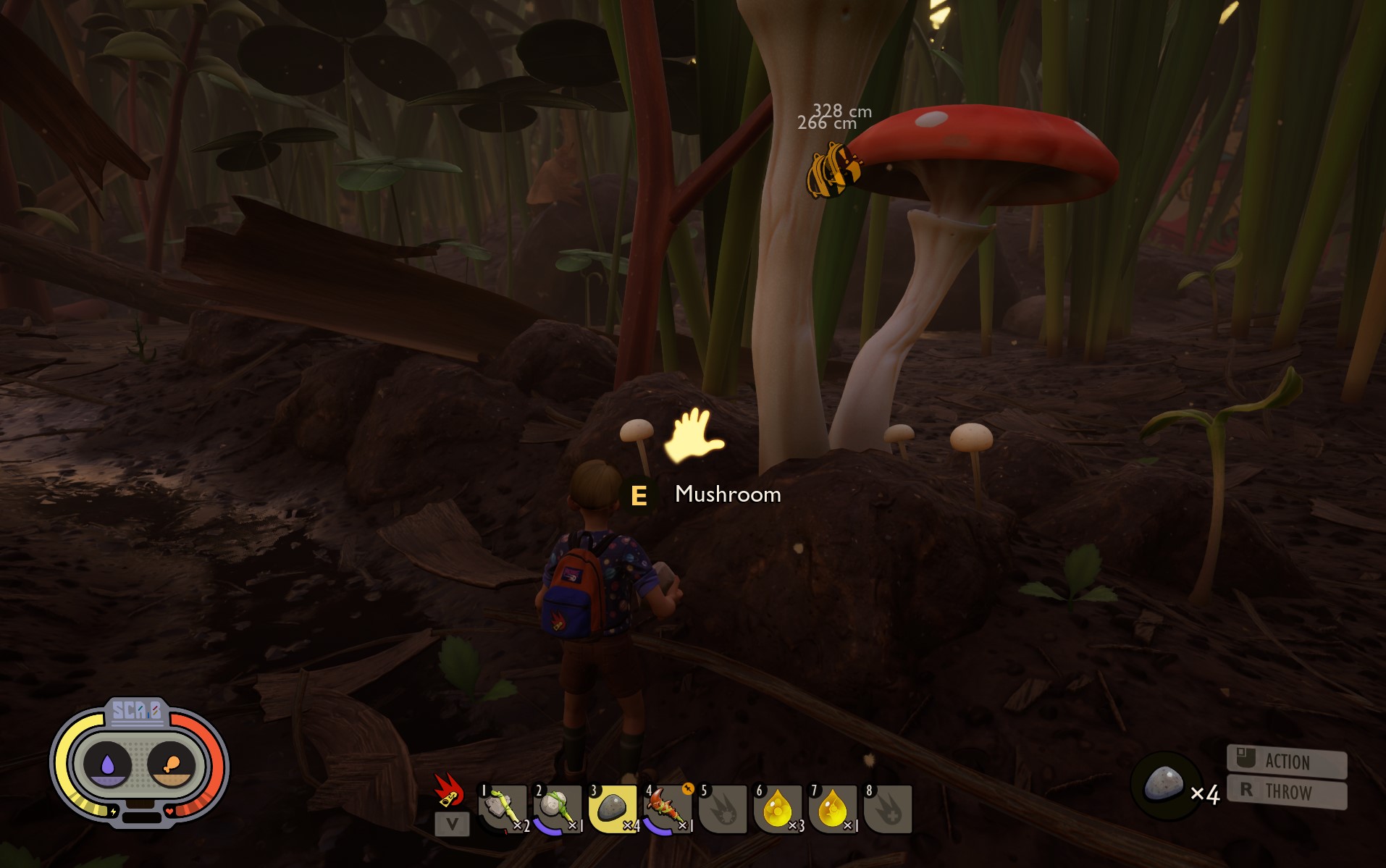
Task: Select the pebblet axe in hotbar slot 1
Action: [502, 808]
